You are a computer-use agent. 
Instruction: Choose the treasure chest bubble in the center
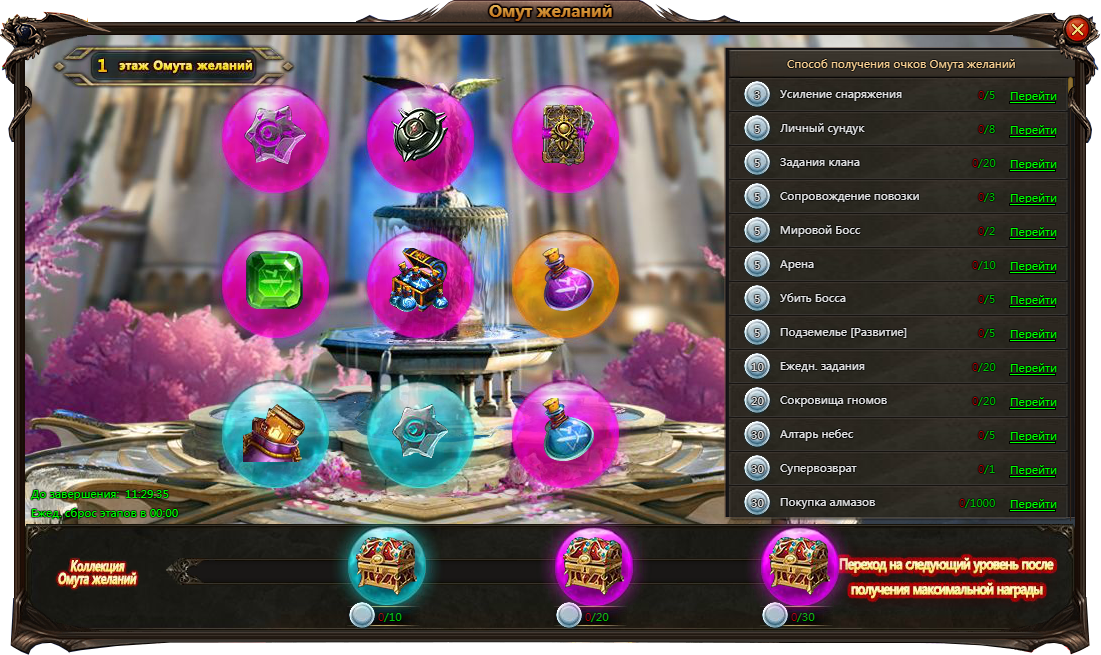420,285
